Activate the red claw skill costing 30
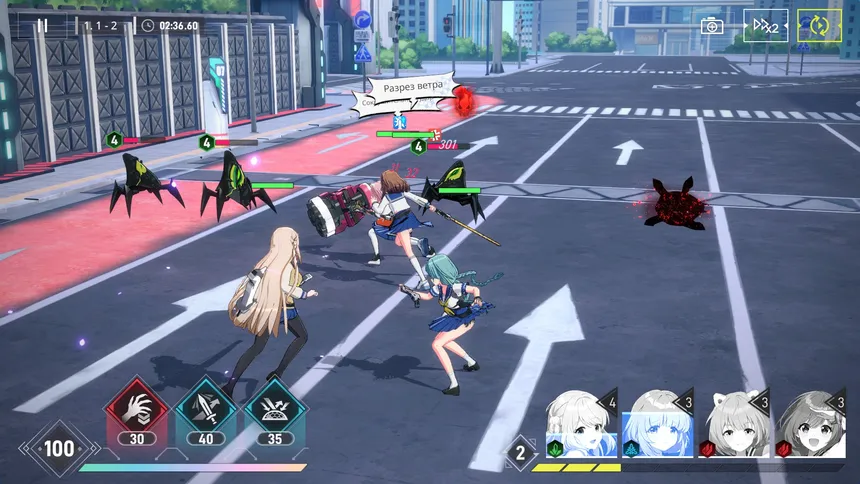 (137, 409)
